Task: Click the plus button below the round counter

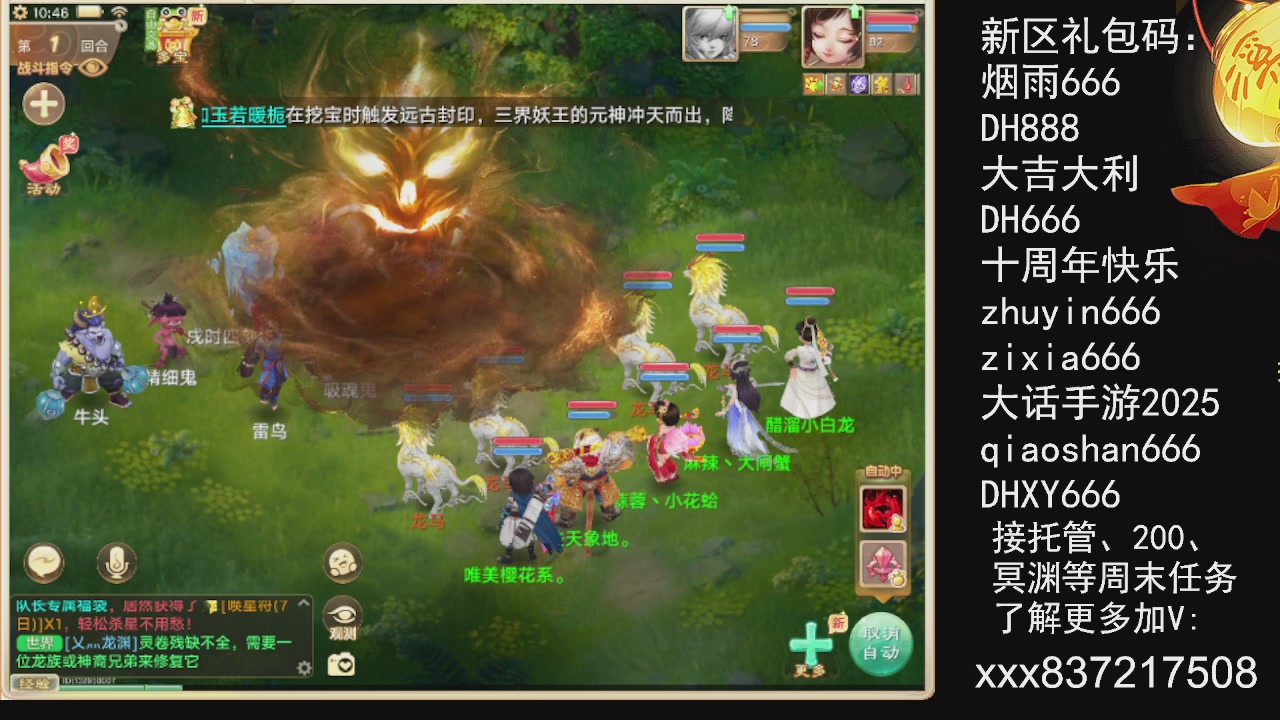Action: click(43, 104)
